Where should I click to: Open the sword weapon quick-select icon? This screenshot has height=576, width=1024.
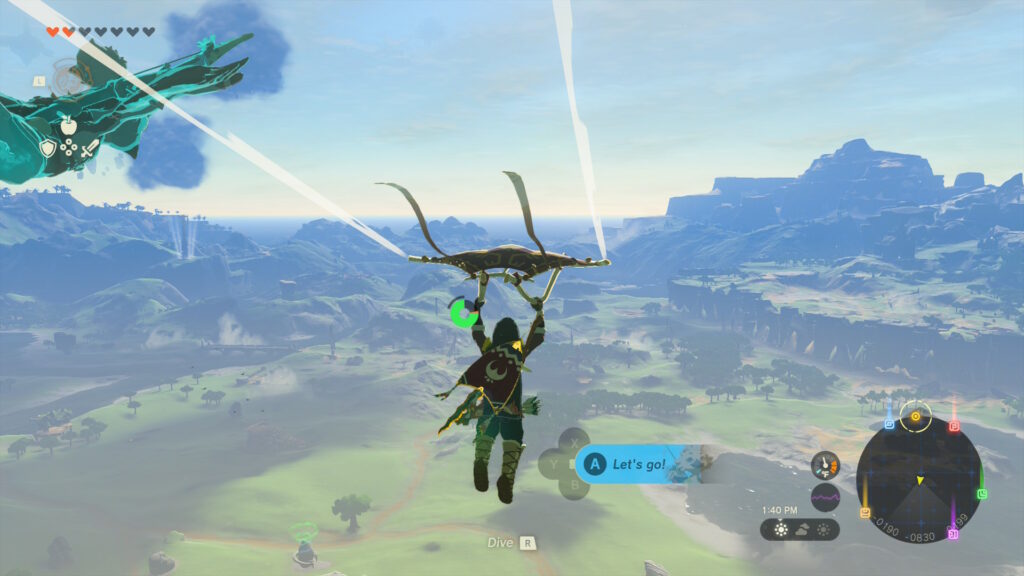click(x=90, y=148)
